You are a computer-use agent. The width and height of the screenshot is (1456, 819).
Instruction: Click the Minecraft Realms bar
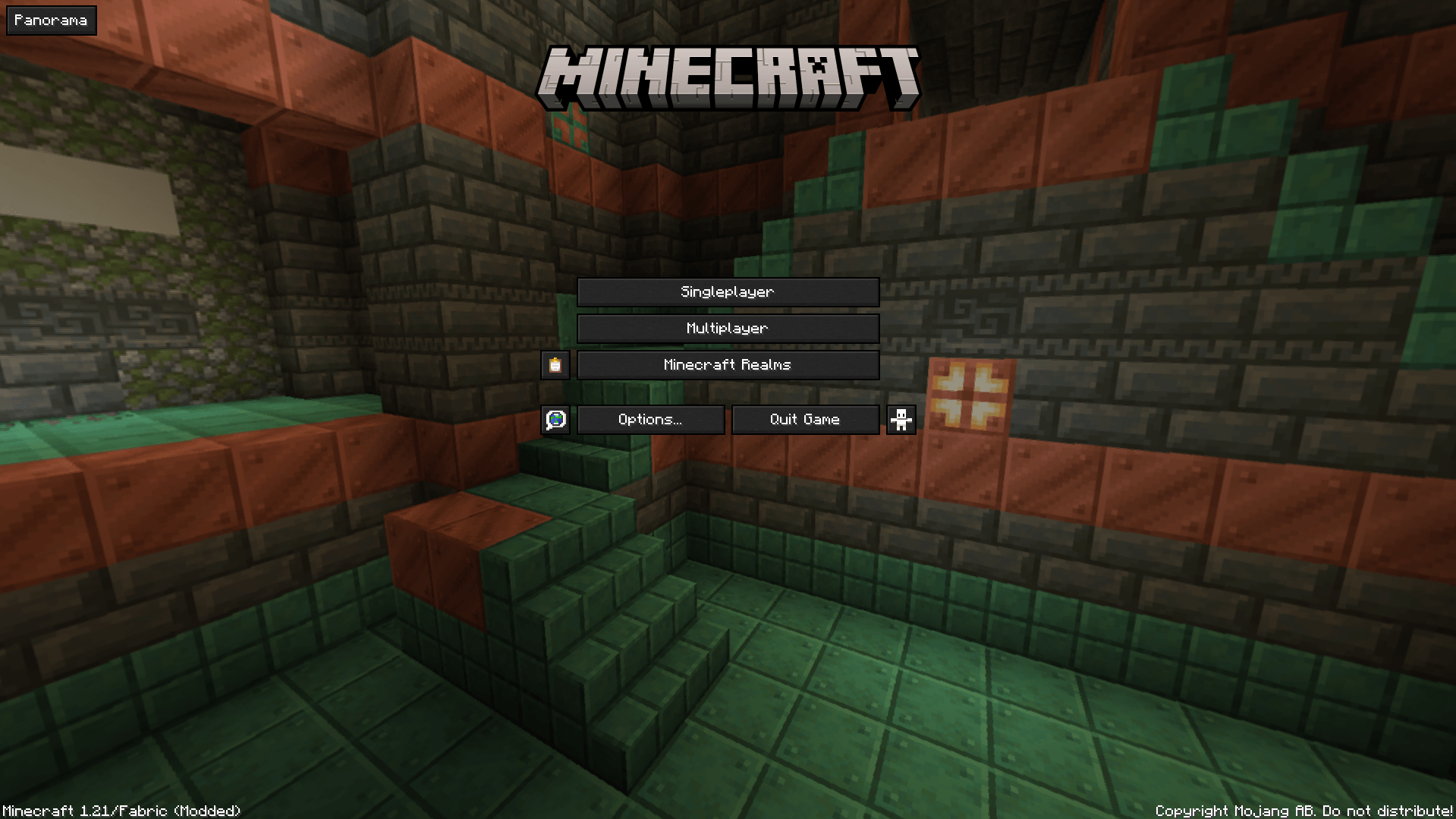tap(727, 364)
